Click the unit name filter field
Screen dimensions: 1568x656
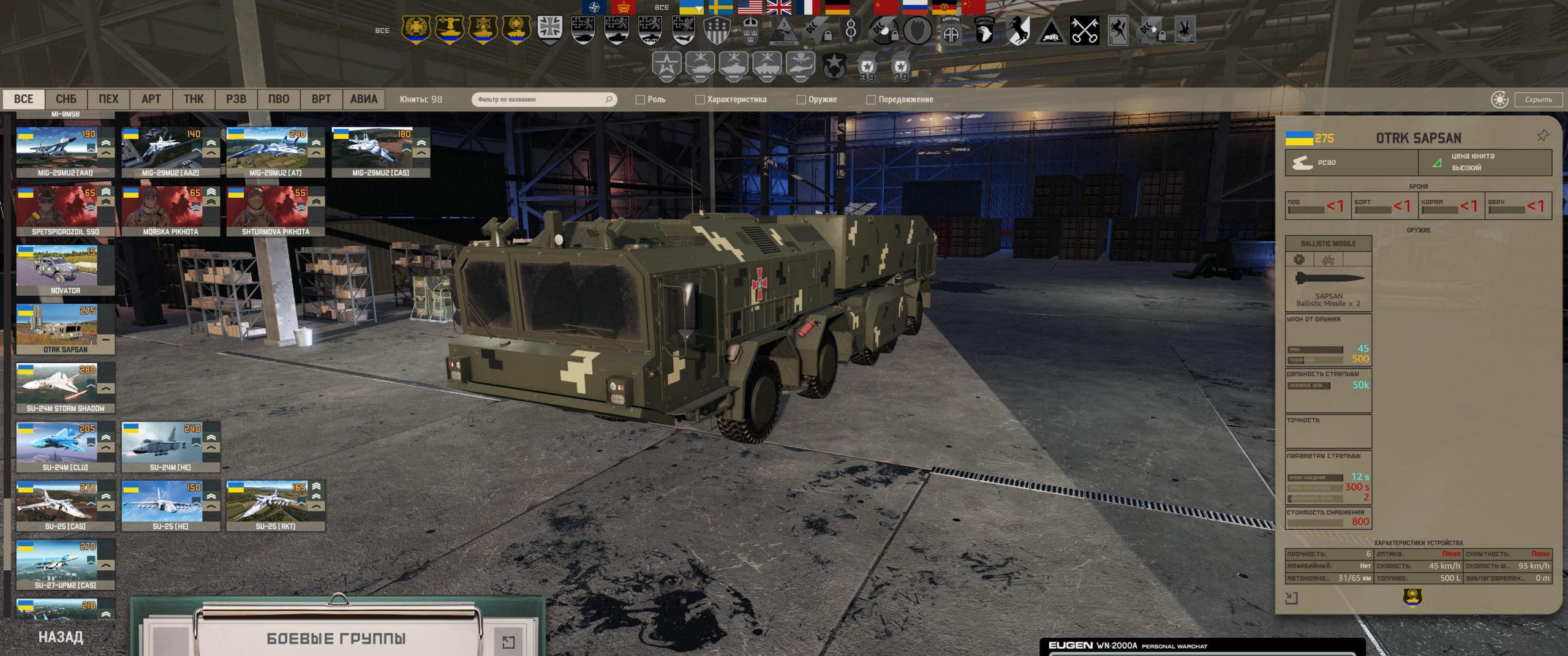(539, 99)
